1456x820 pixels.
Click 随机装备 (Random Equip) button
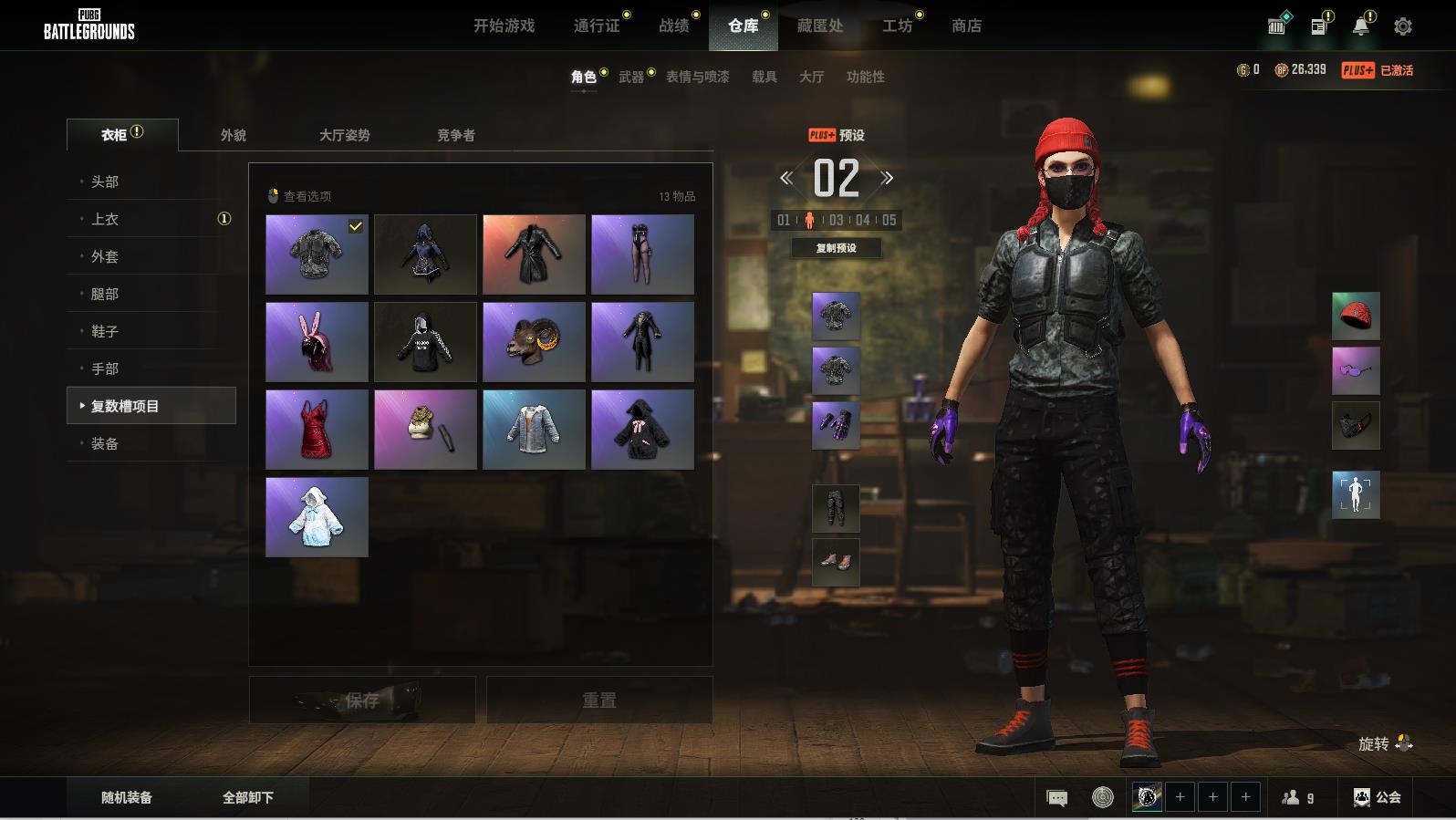click(127, 797)
